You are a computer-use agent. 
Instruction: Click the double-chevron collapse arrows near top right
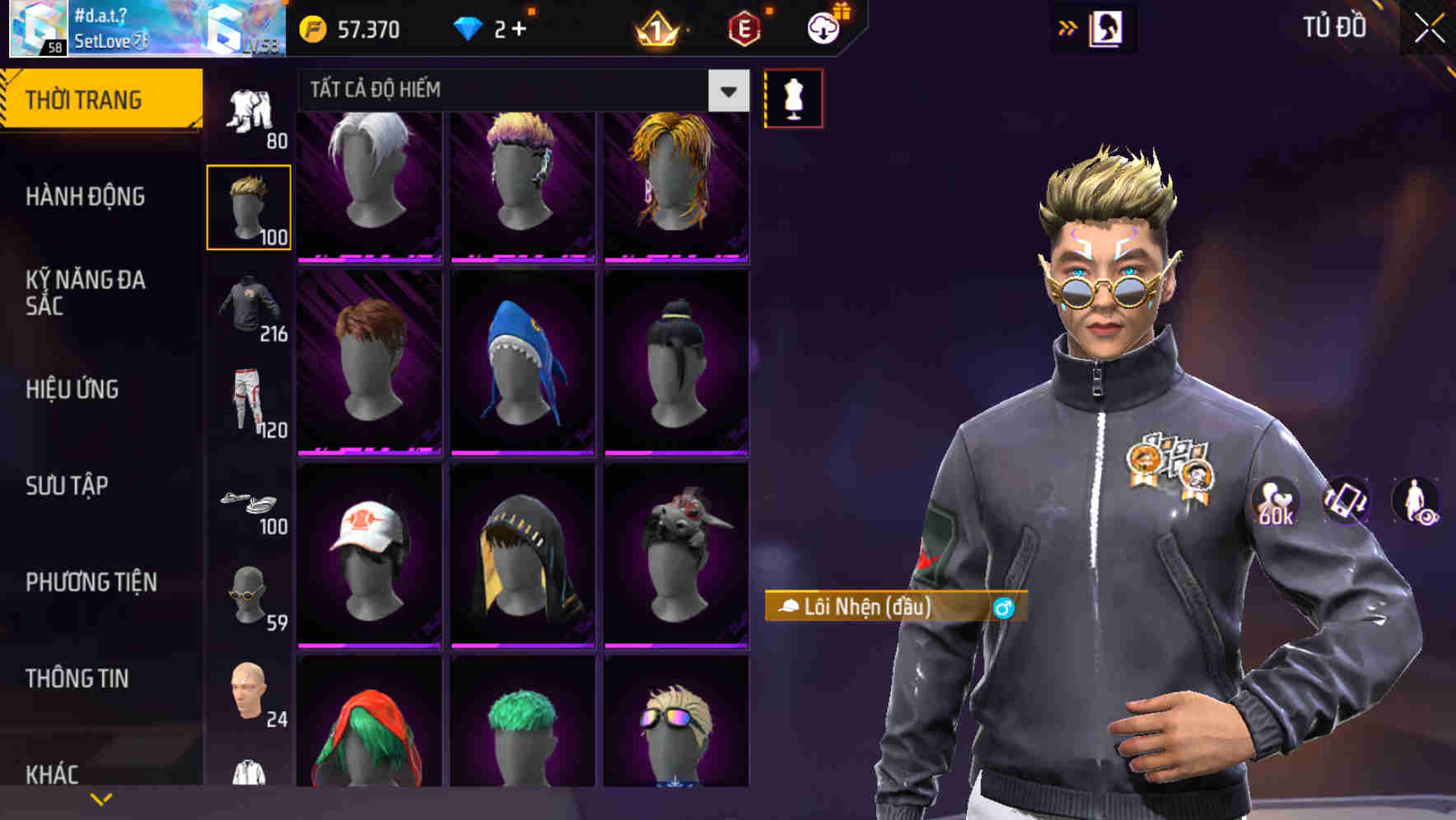[x=1068, y=26]
